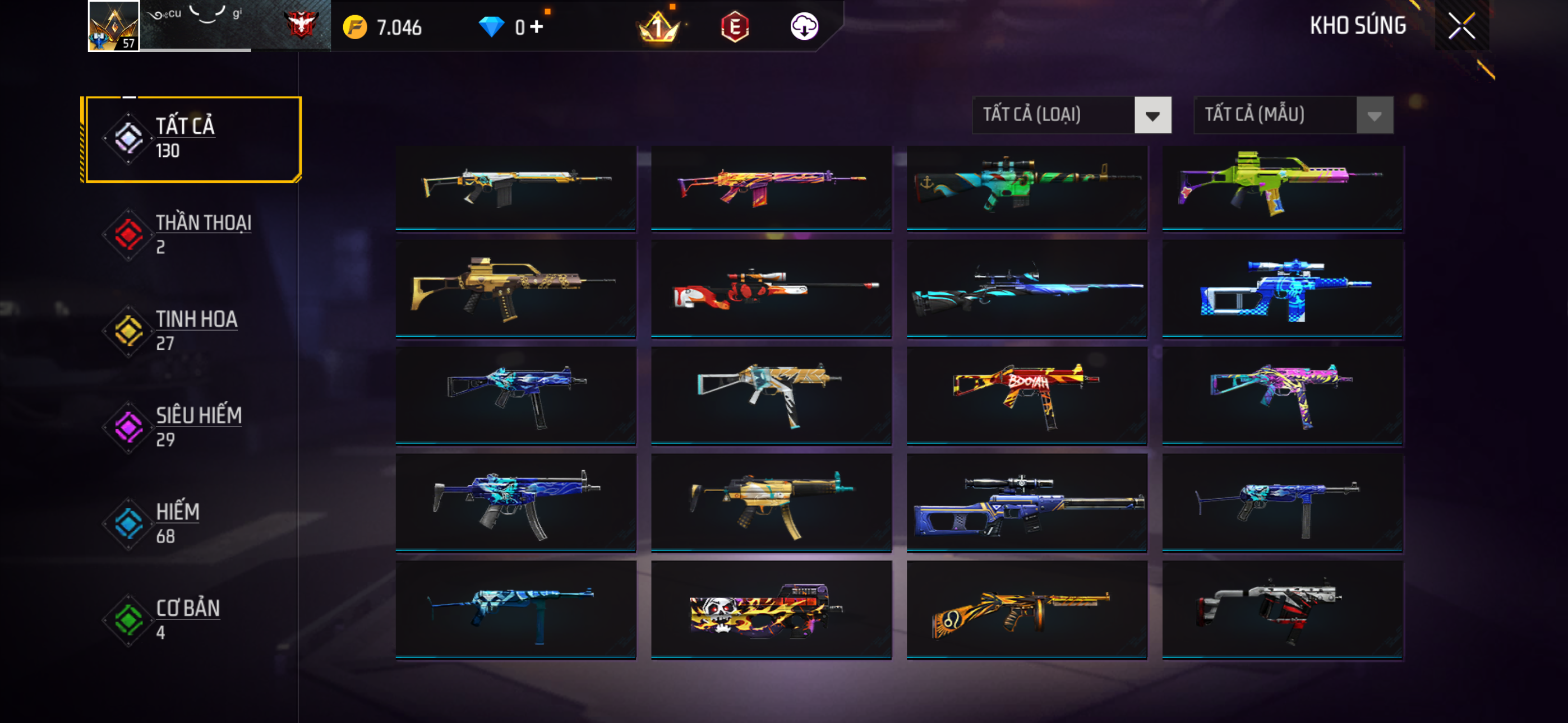The width and height of the screenshot is (1568, 723).
Task: Select the red BOOYAH UMP skin
Action: tap(1026, 396)
